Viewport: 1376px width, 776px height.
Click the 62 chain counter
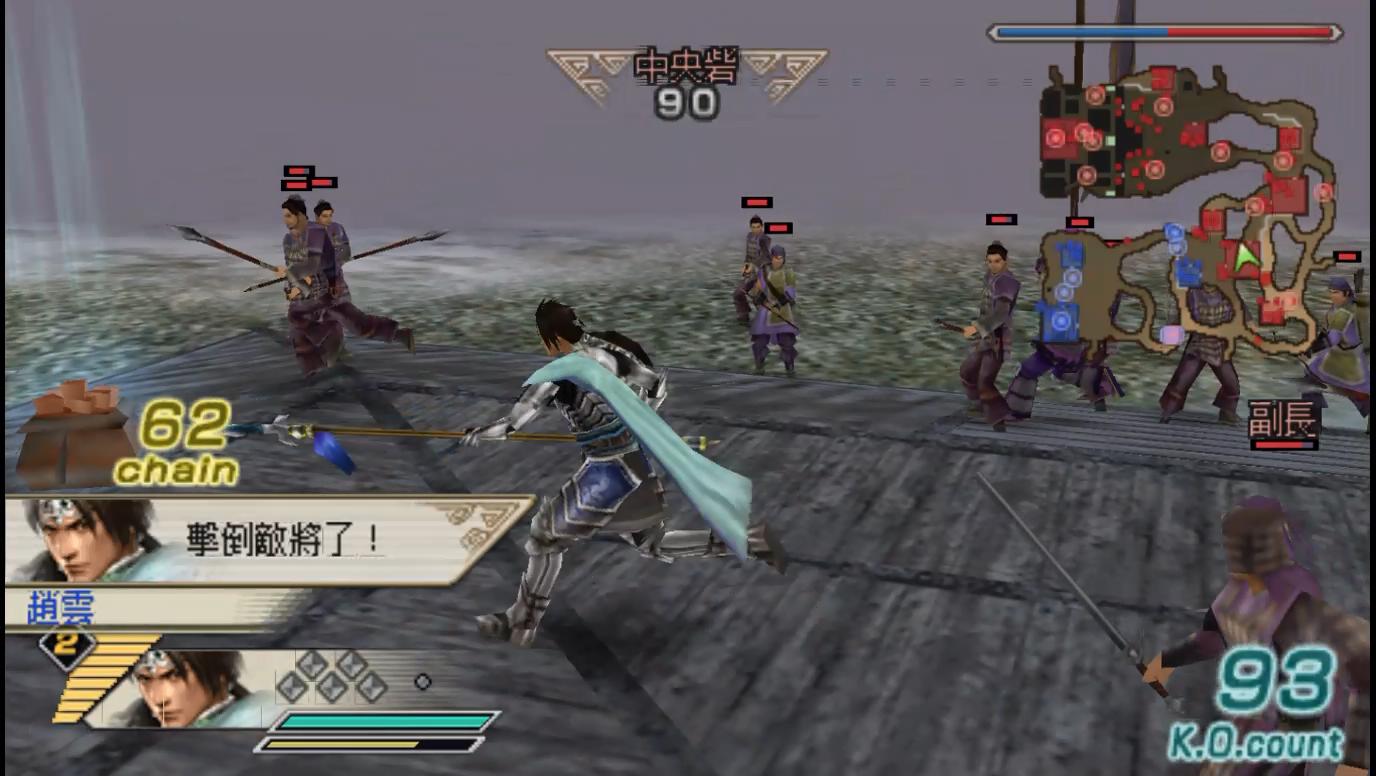point(185,433)
